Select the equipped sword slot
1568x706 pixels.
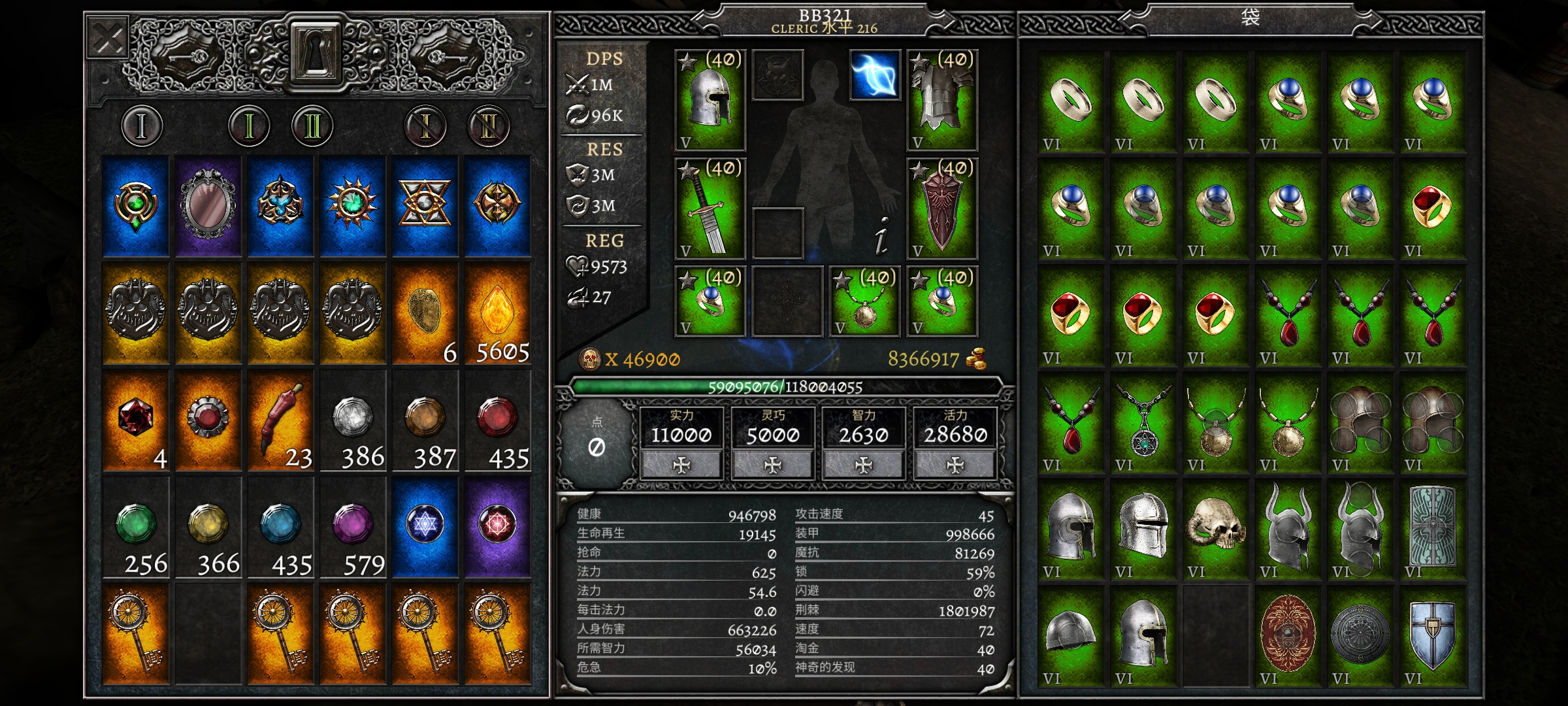pyautogui.click(x=710, y=209)
